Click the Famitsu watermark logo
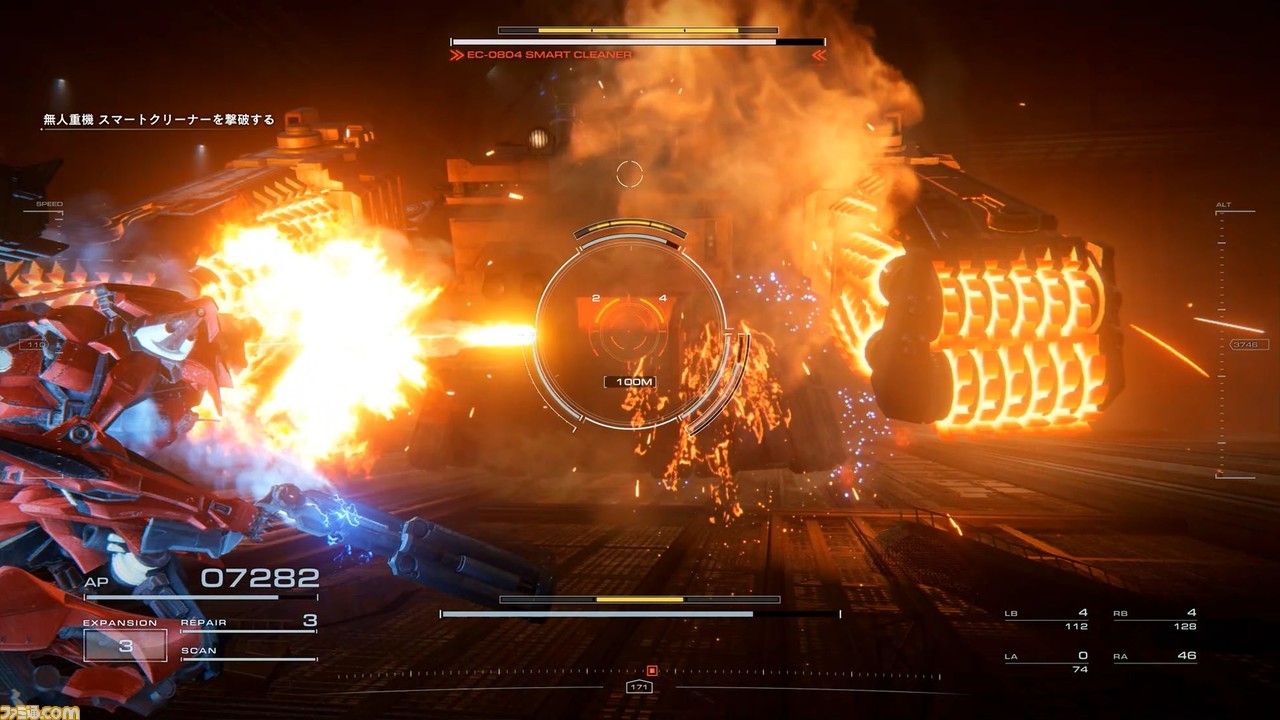Screen dimensions: 1280x720 pyautogui.click(x=40, y=711)
